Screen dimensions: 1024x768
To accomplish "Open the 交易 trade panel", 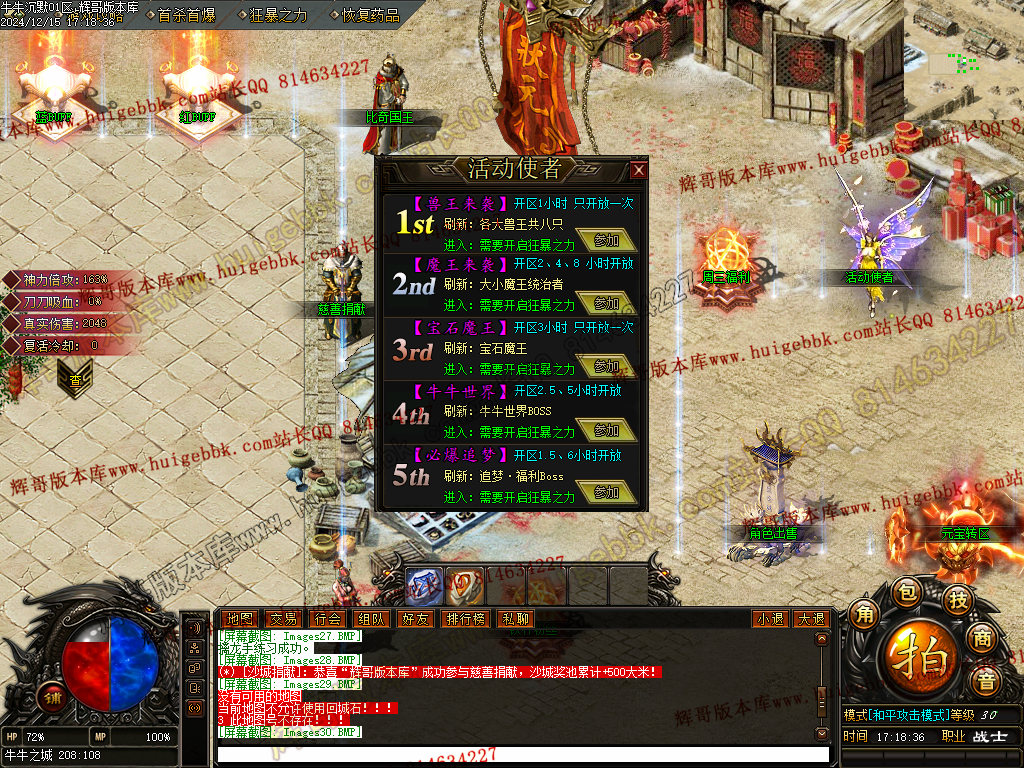I will 282,619.
